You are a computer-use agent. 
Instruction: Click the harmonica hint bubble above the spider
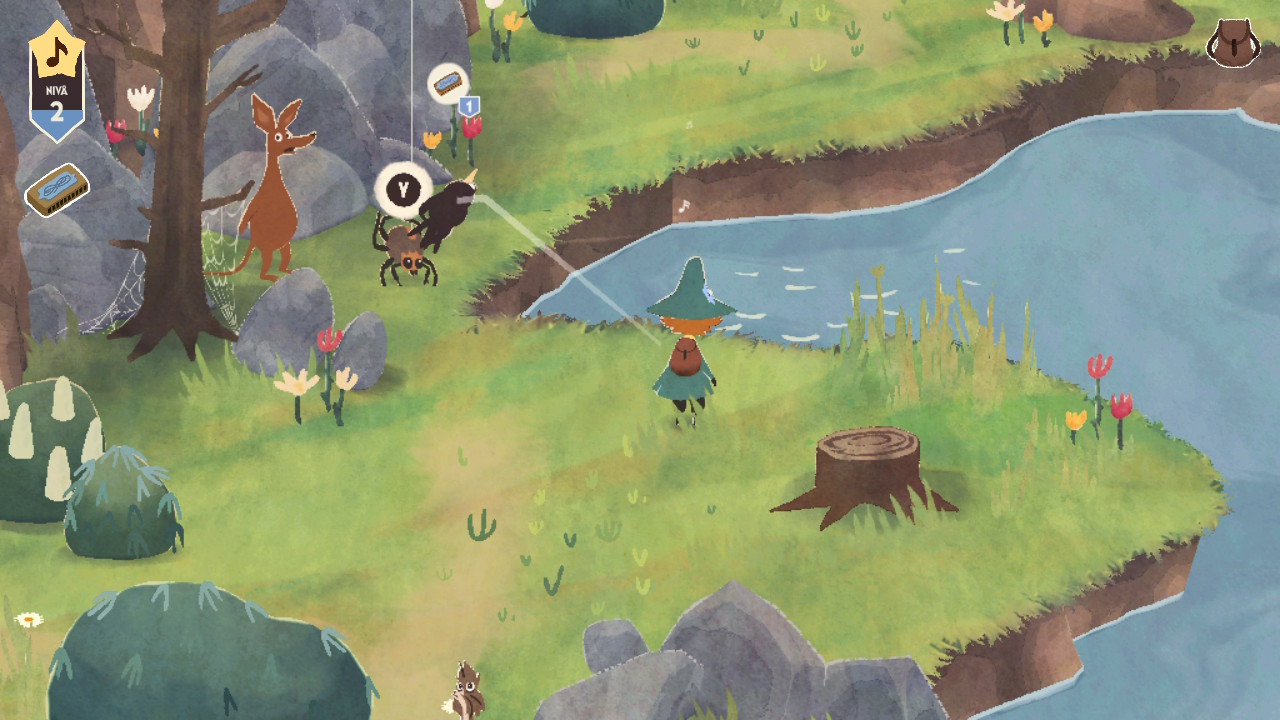pos(447,84)
